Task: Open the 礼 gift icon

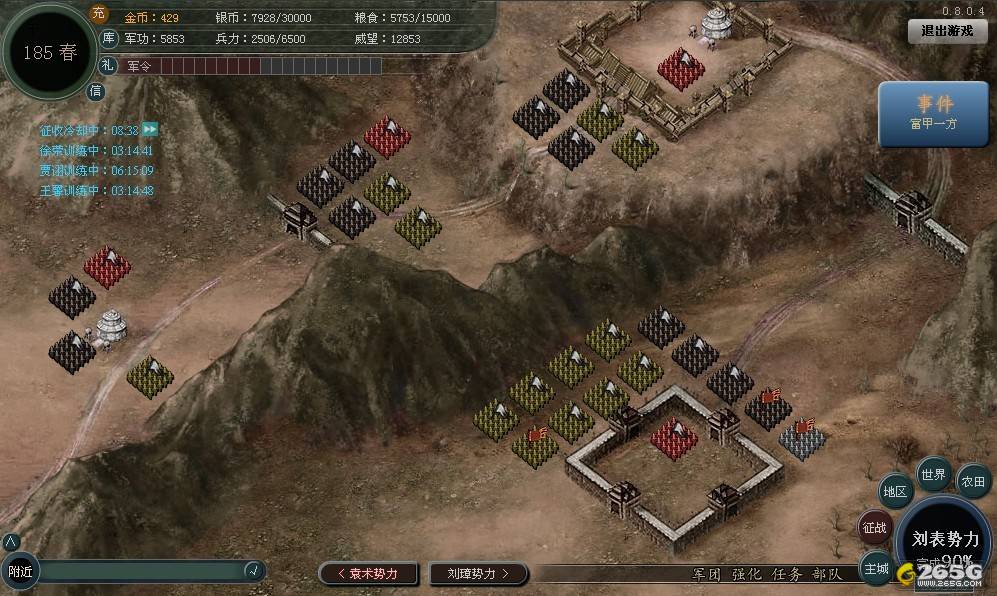Action: [x=109, y=66]
